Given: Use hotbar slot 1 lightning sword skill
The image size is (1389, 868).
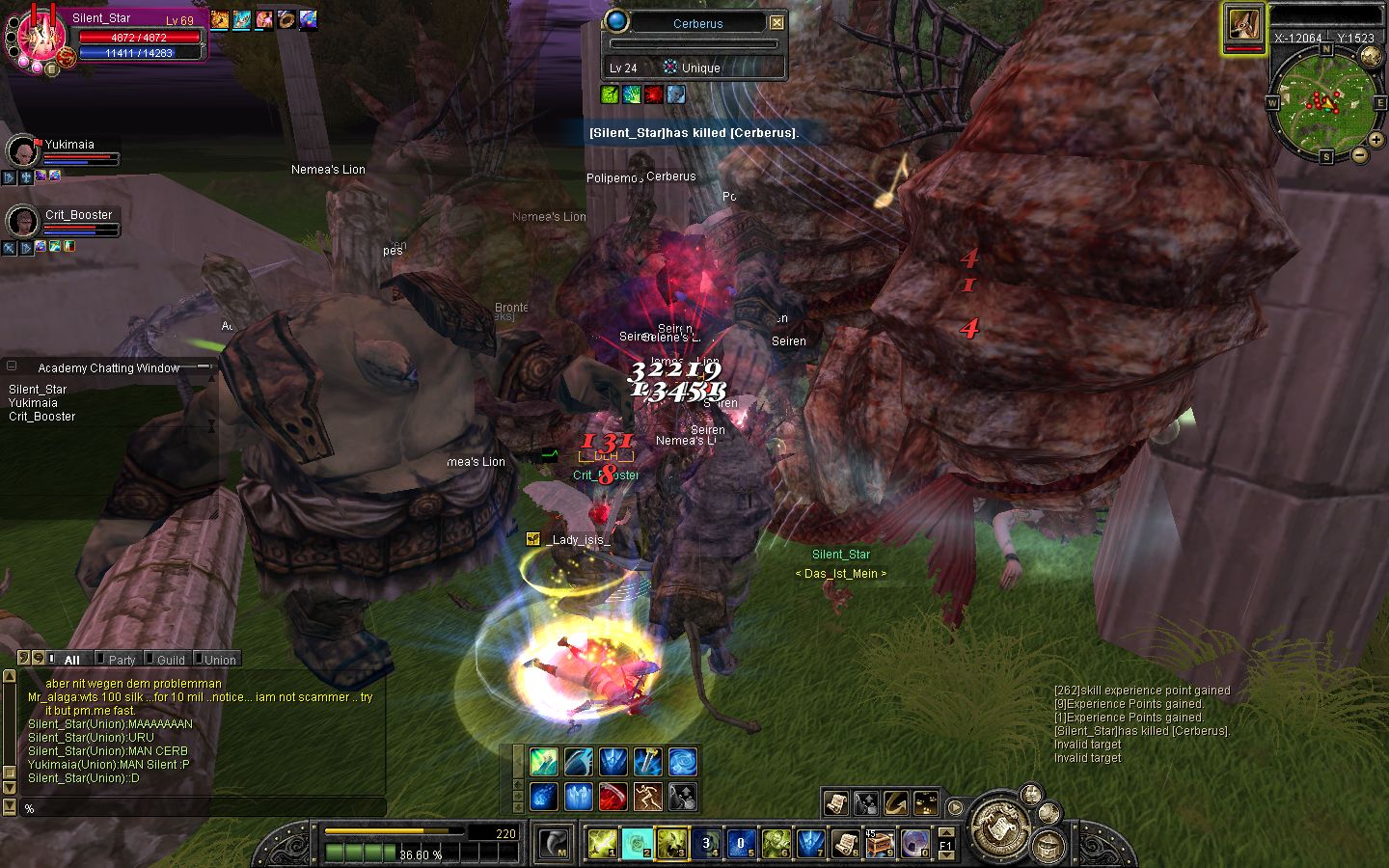Looking at the screenshot, I should pyautogui.click(x=603, y=844).
